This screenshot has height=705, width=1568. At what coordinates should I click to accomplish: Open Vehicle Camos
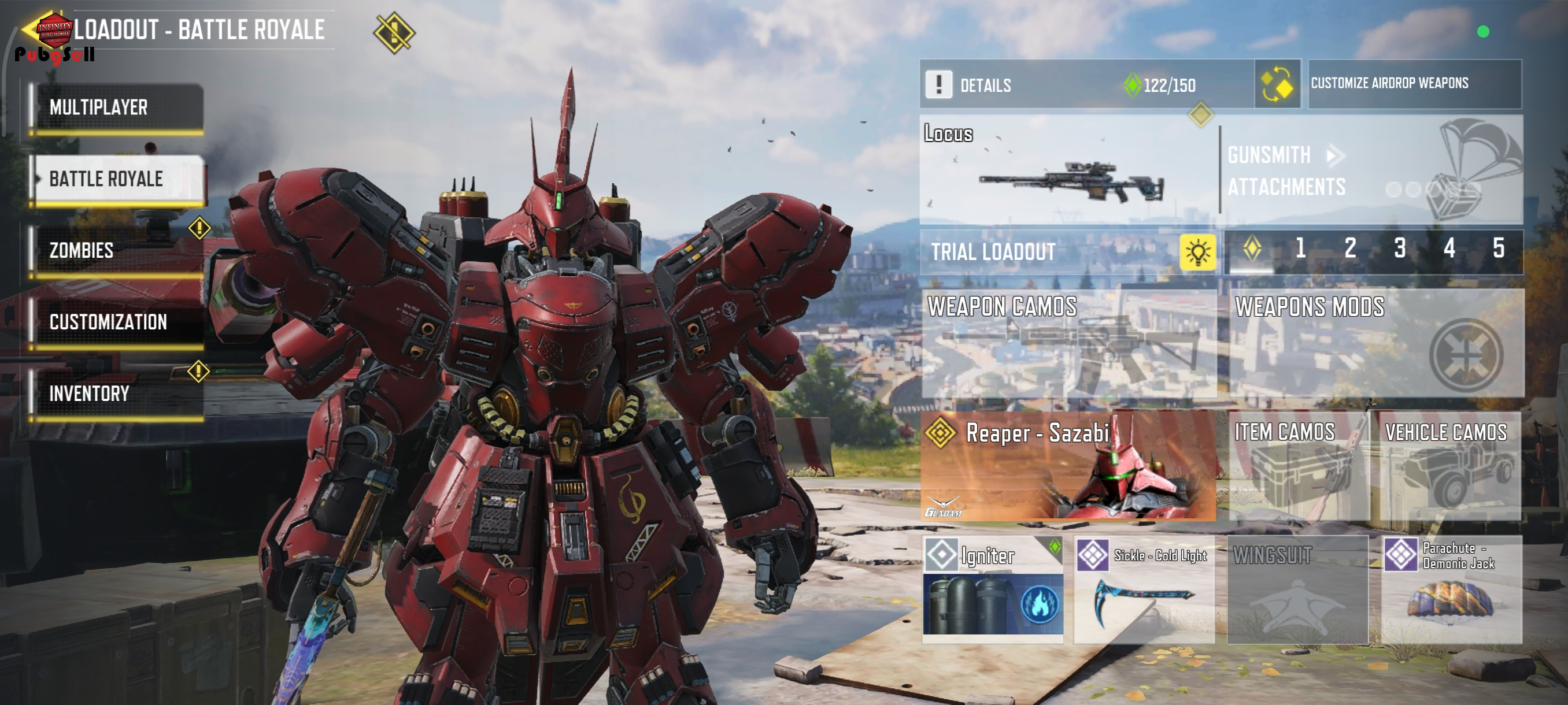point(1449,466)
